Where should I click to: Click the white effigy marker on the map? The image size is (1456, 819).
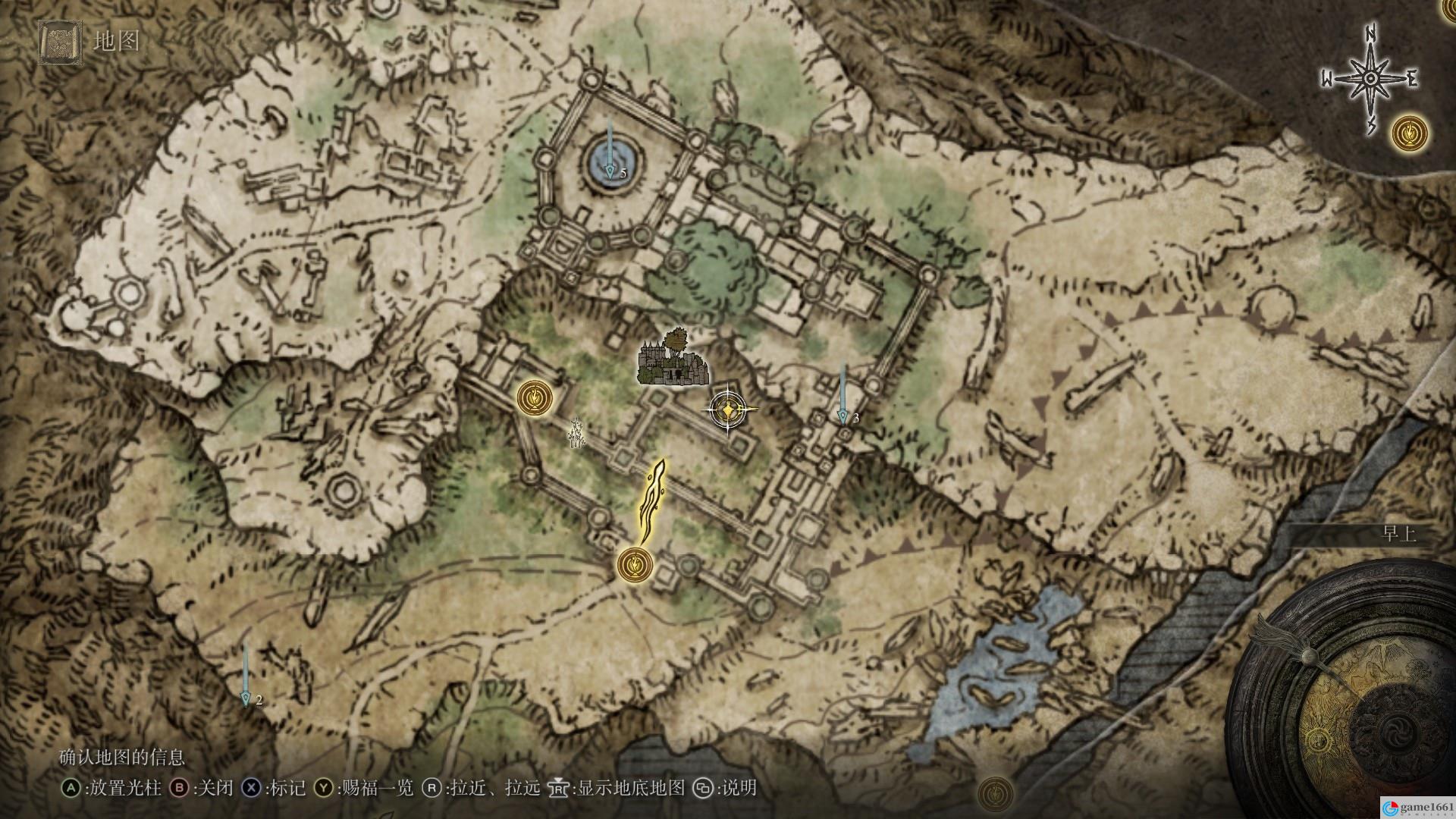coord(578,433)
